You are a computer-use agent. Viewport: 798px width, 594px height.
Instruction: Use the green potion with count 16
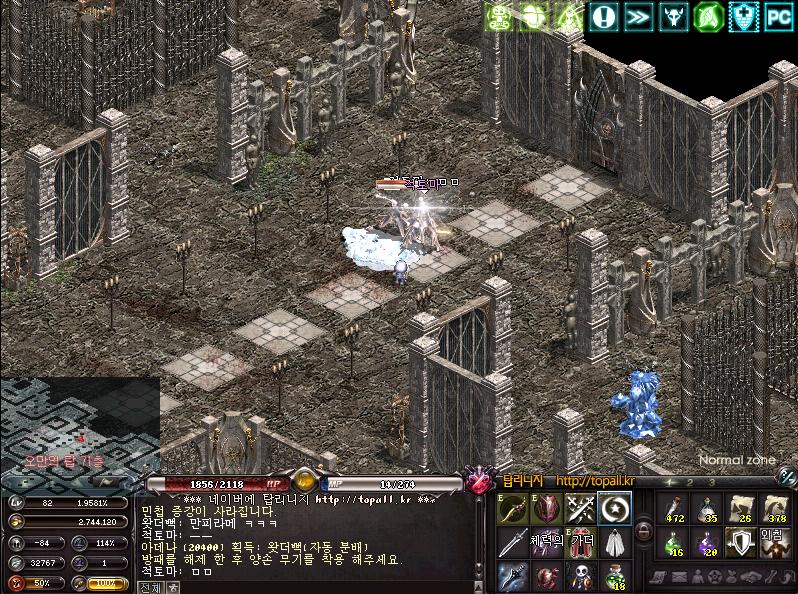[675, 543]
